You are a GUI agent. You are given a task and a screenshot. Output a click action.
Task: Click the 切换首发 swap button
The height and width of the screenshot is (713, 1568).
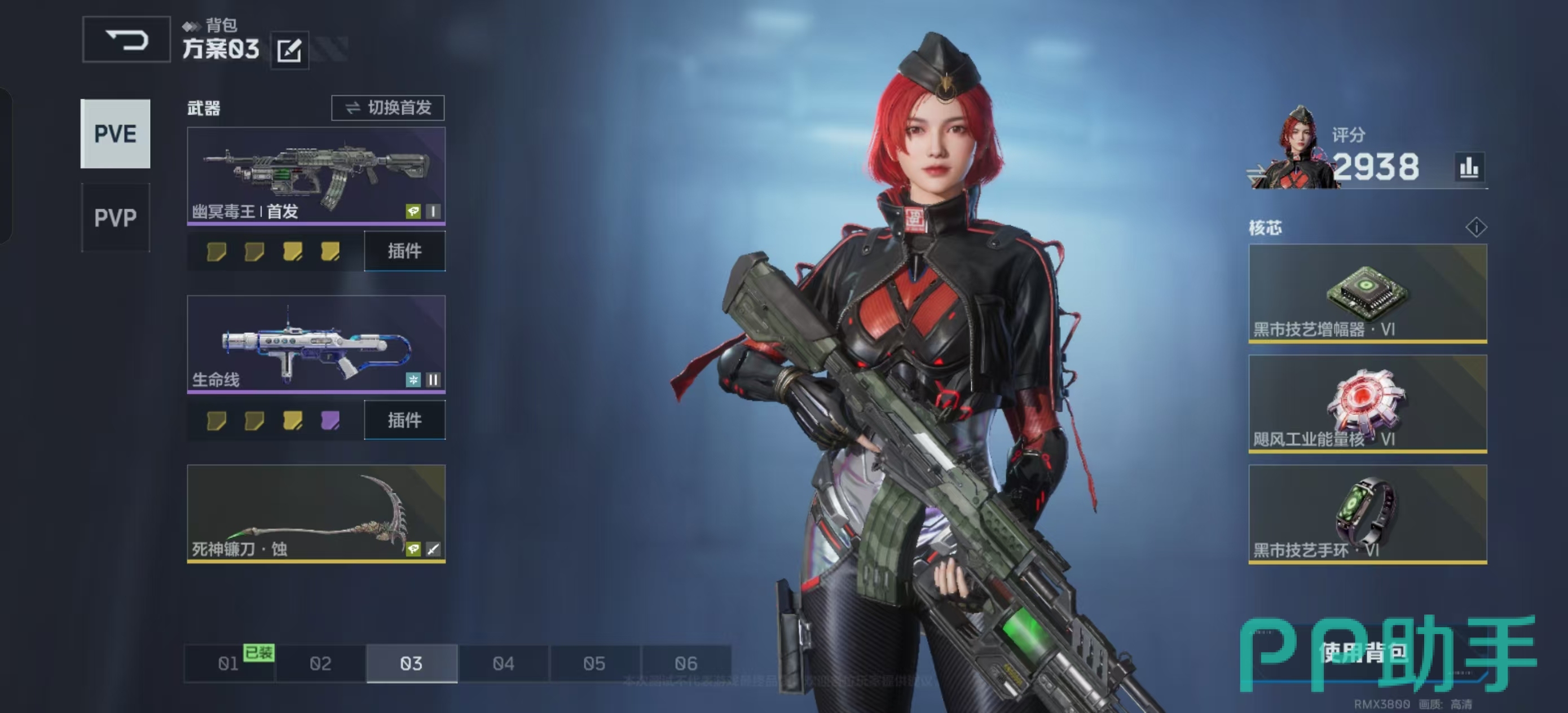pos(387,108)
